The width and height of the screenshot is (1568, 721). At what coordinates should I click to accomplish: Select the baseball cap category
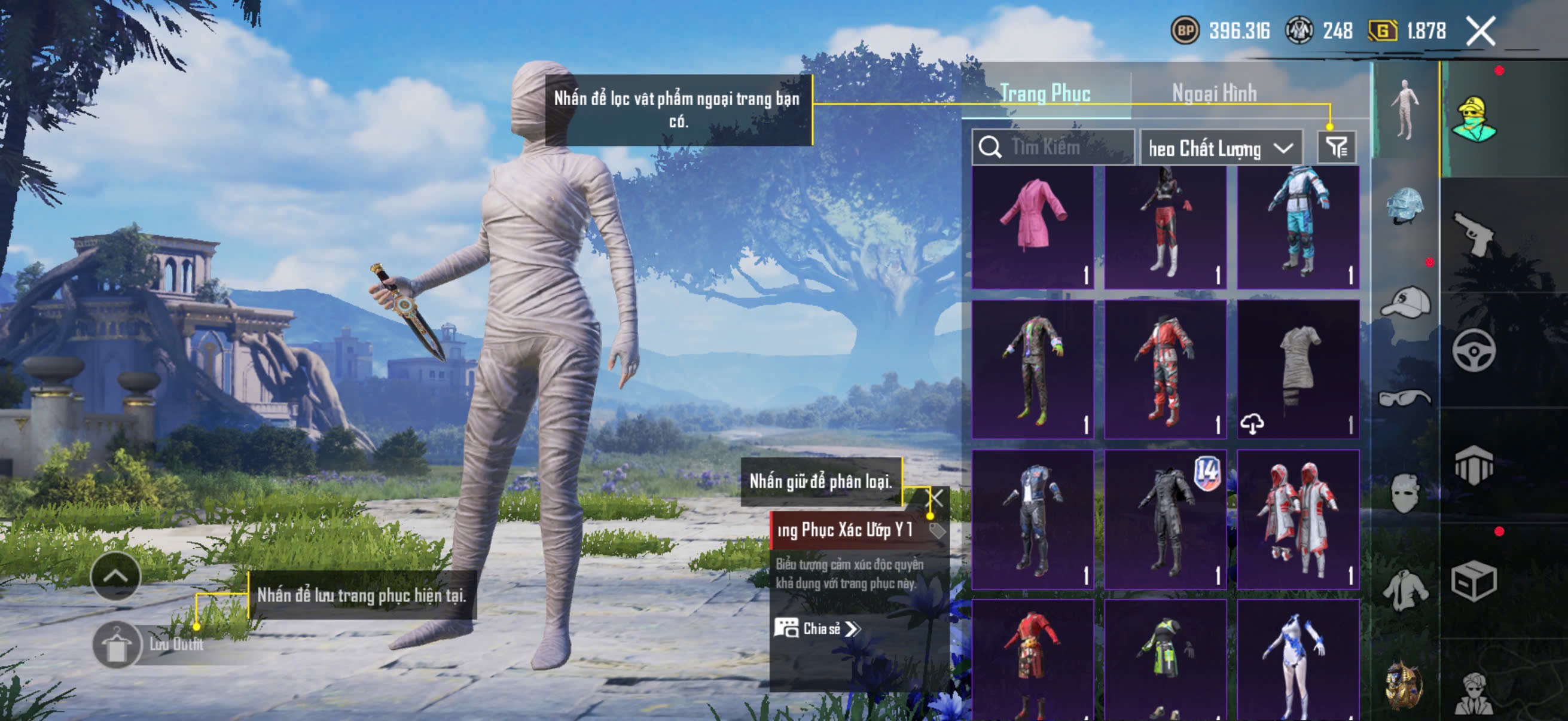[1404, 303]
